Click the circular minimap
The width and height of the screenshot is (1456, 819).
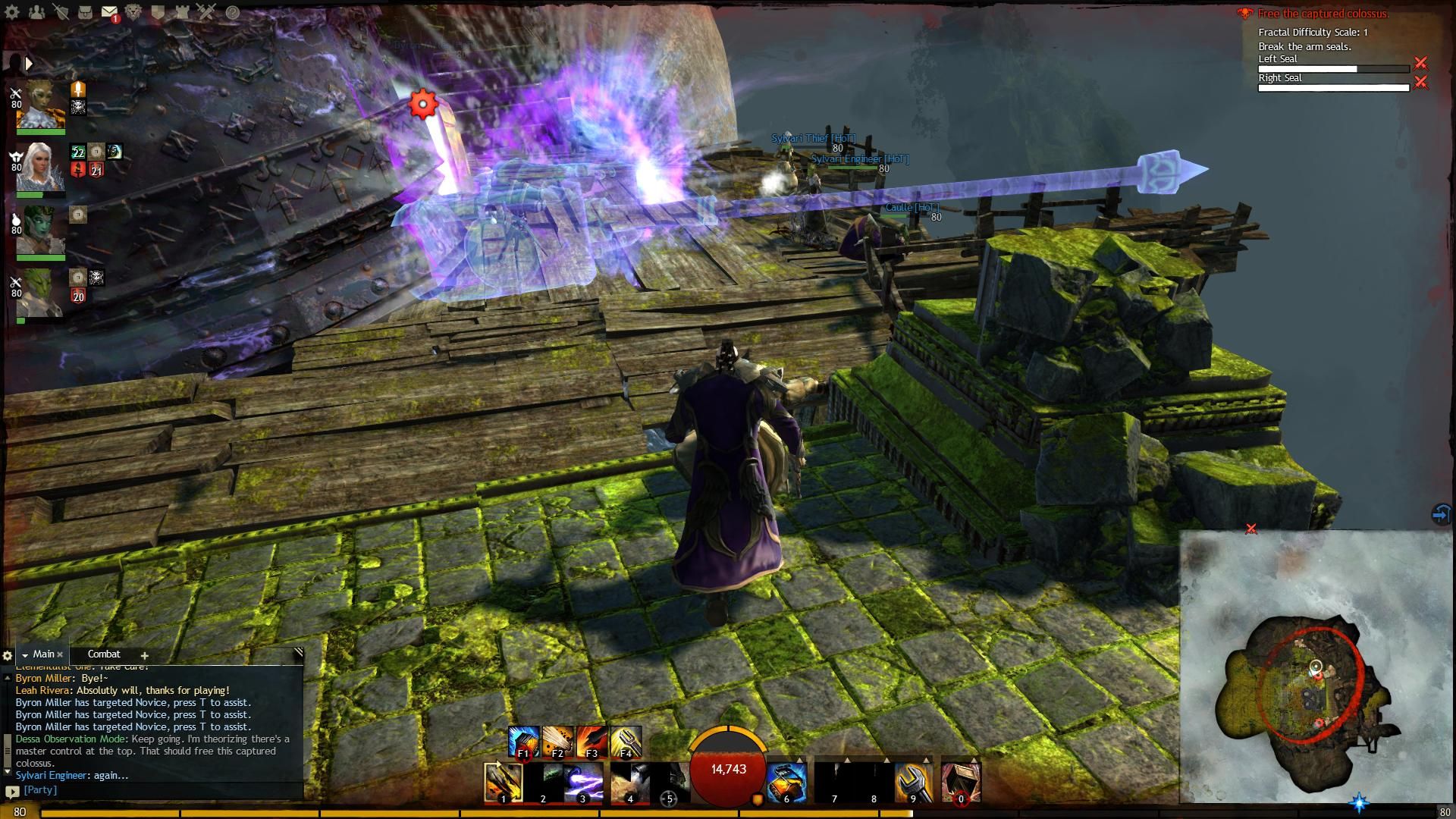(x=1310, y=682)
